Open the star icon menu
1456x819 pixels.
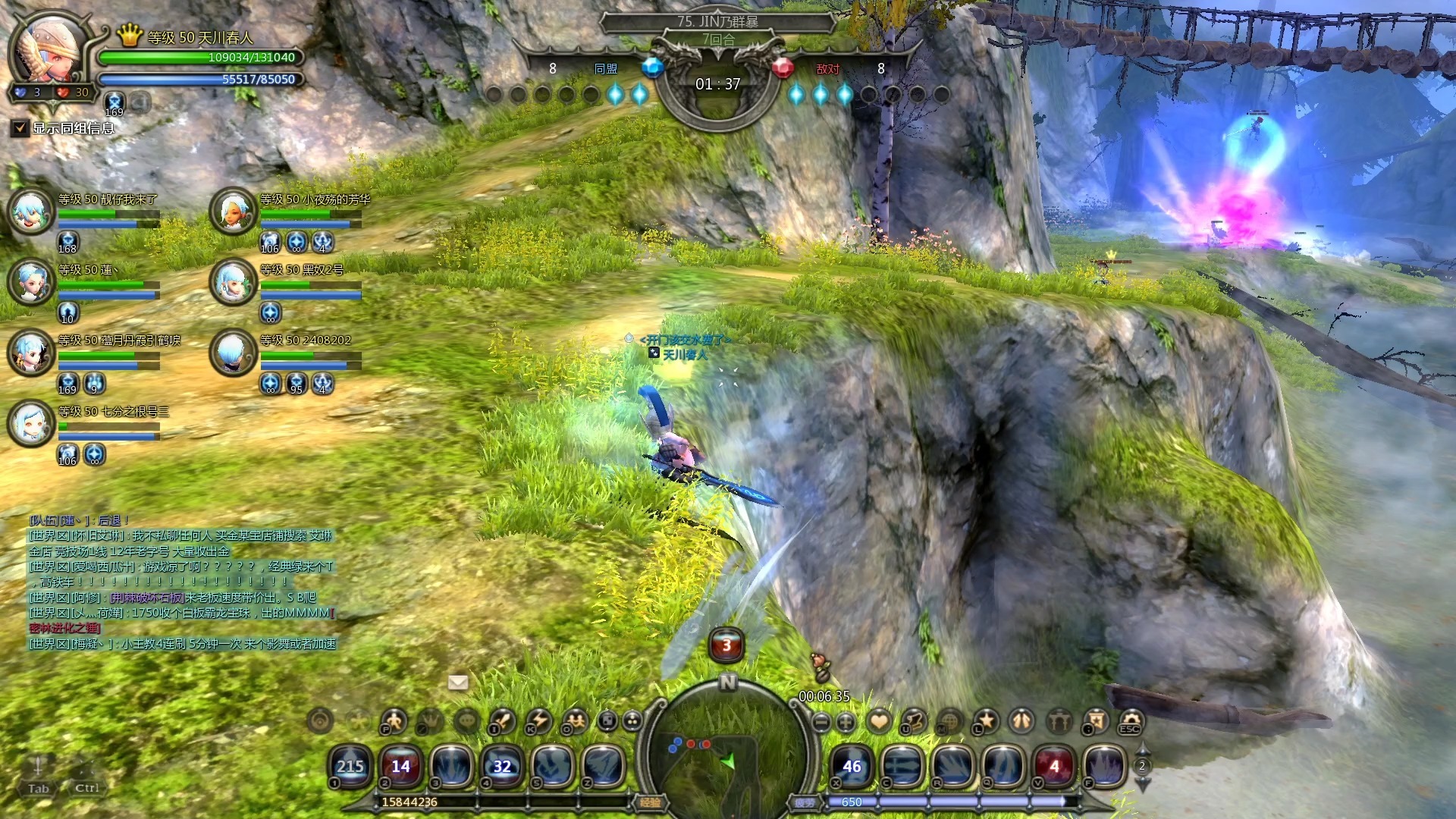pos(987,720)
